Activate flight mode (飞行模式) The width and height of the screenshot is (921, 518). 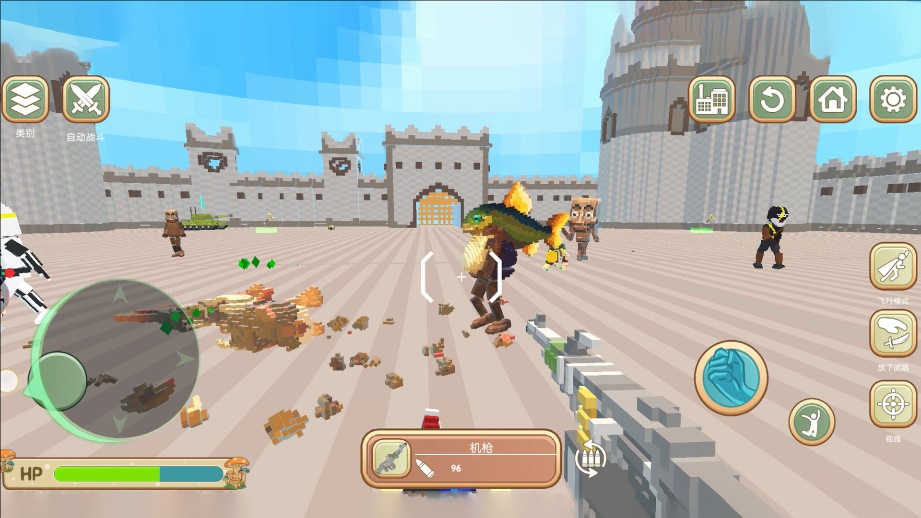pyautogui.click(x=892, y=267)
